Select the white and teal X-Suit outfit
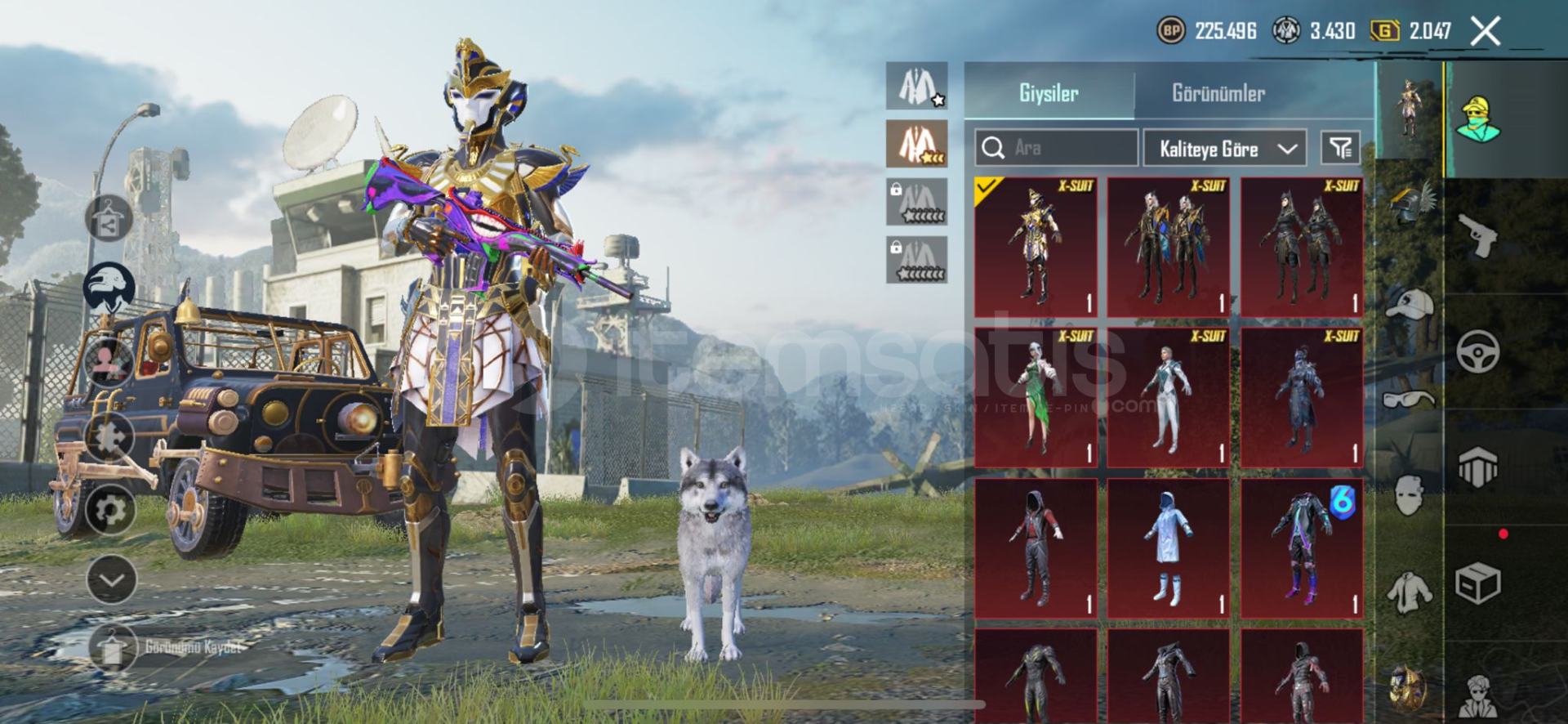This screenshot has height=724, width=1568. pos(1169,398)
